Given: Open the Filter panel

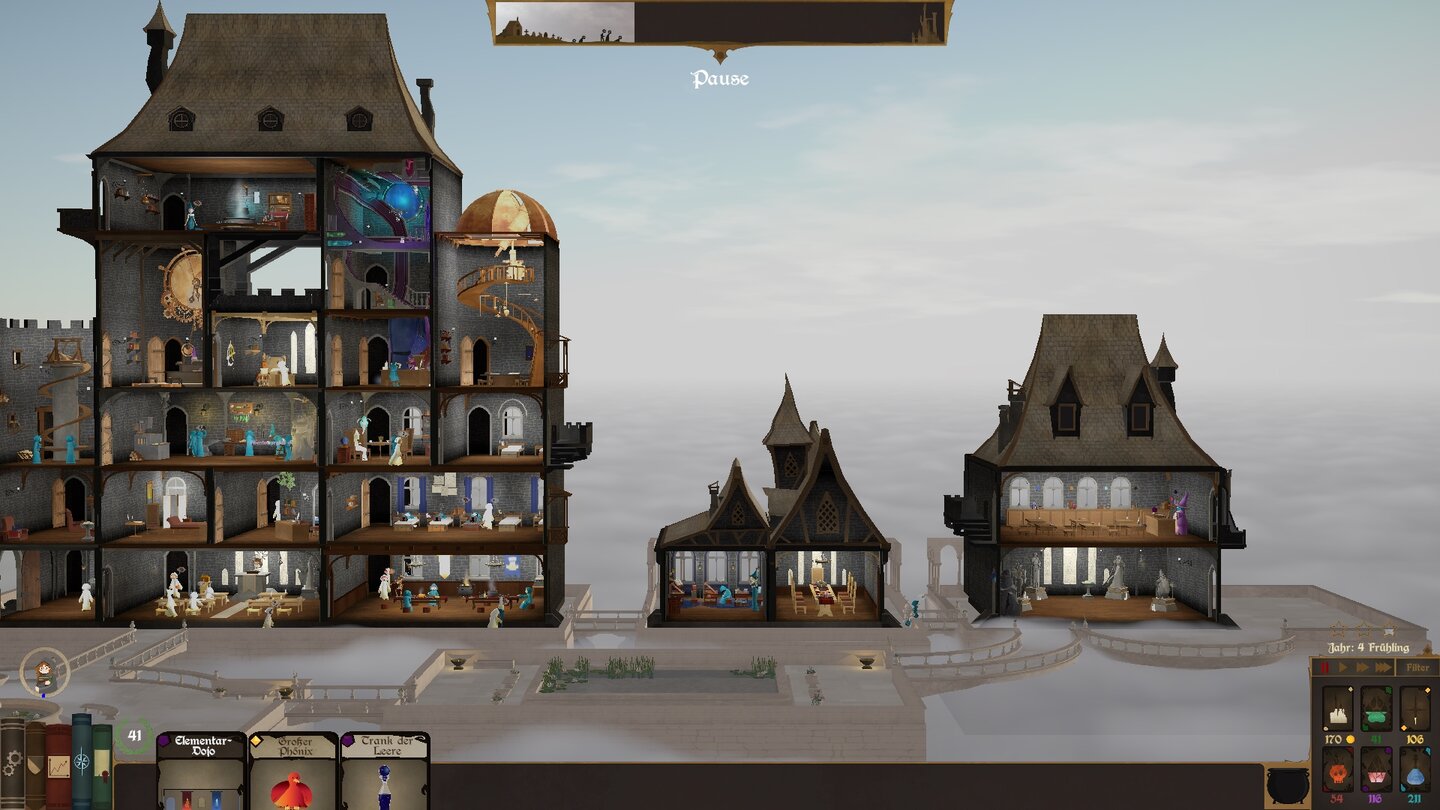Looking at the screenshot, I should [x=1419, y=667].
